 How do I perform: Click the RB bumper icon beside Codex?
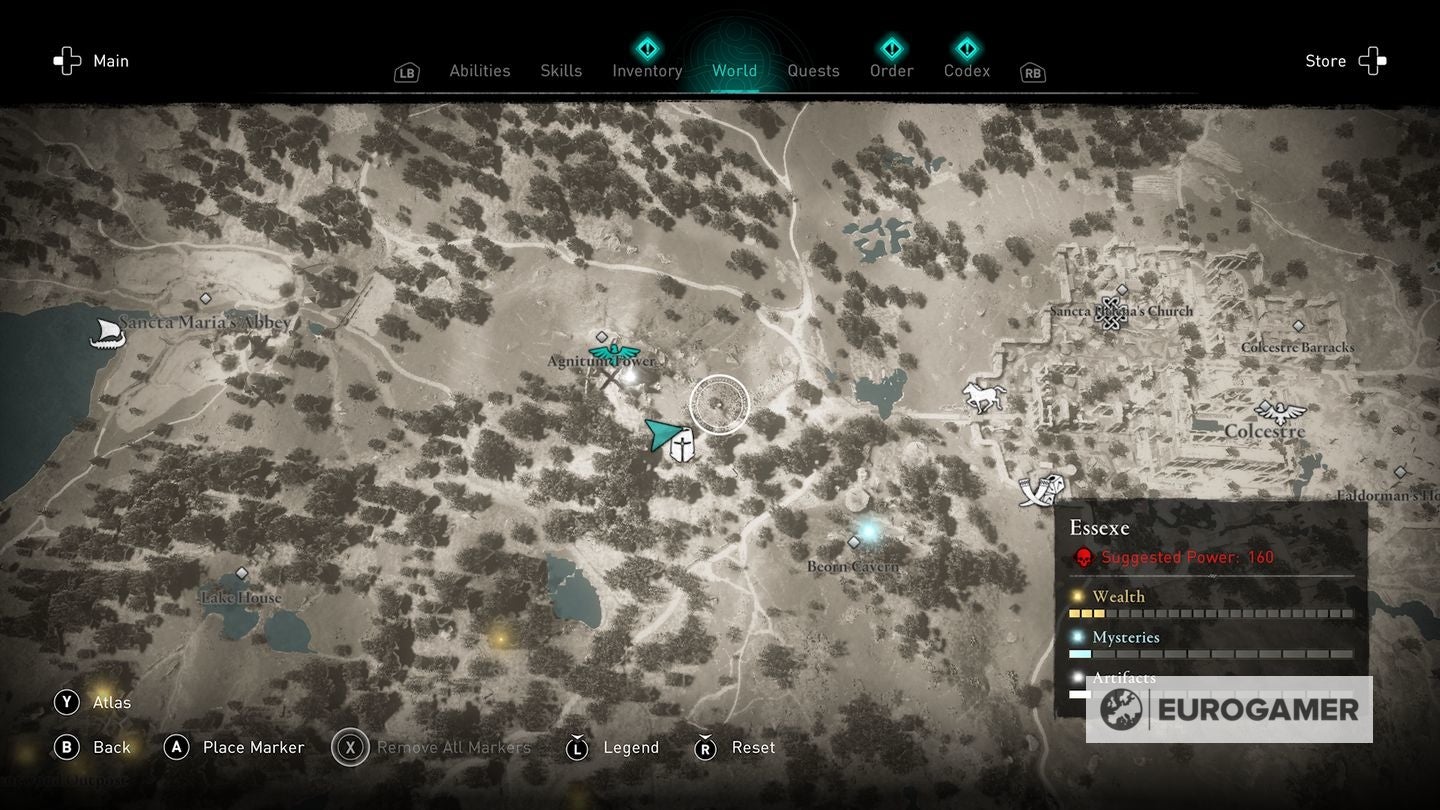coord(1032,72)
